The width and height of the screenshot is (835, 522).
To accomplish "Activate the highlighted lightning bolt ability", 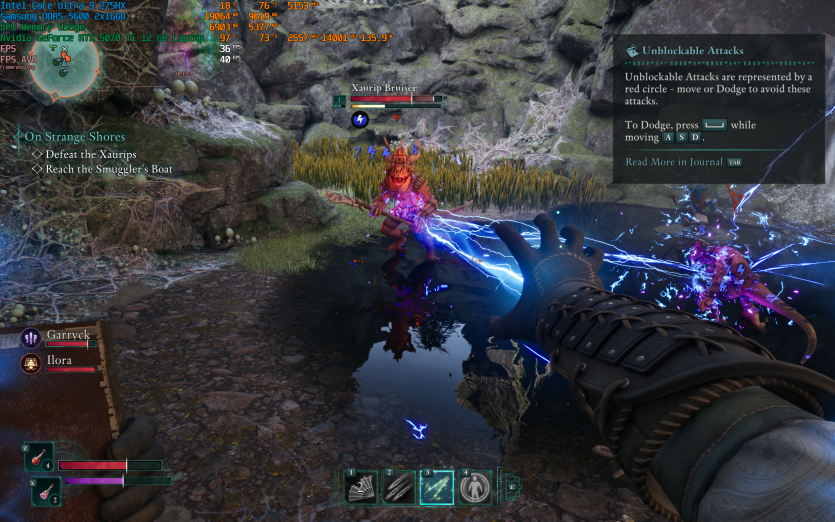I will (x=437, y=487).
